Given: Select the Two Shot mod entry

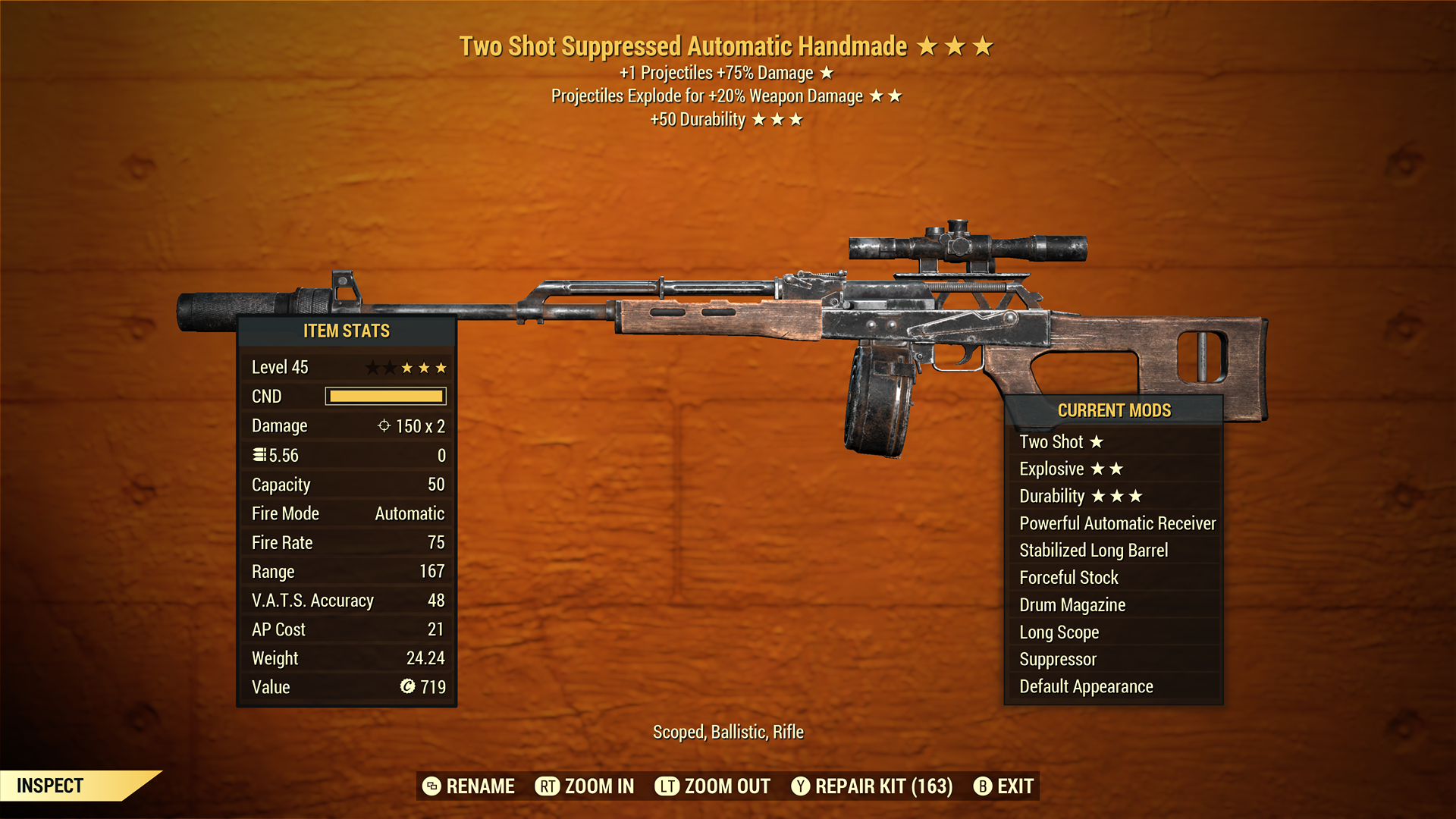Looking at the screenshot, I should tap(1061, 442).
